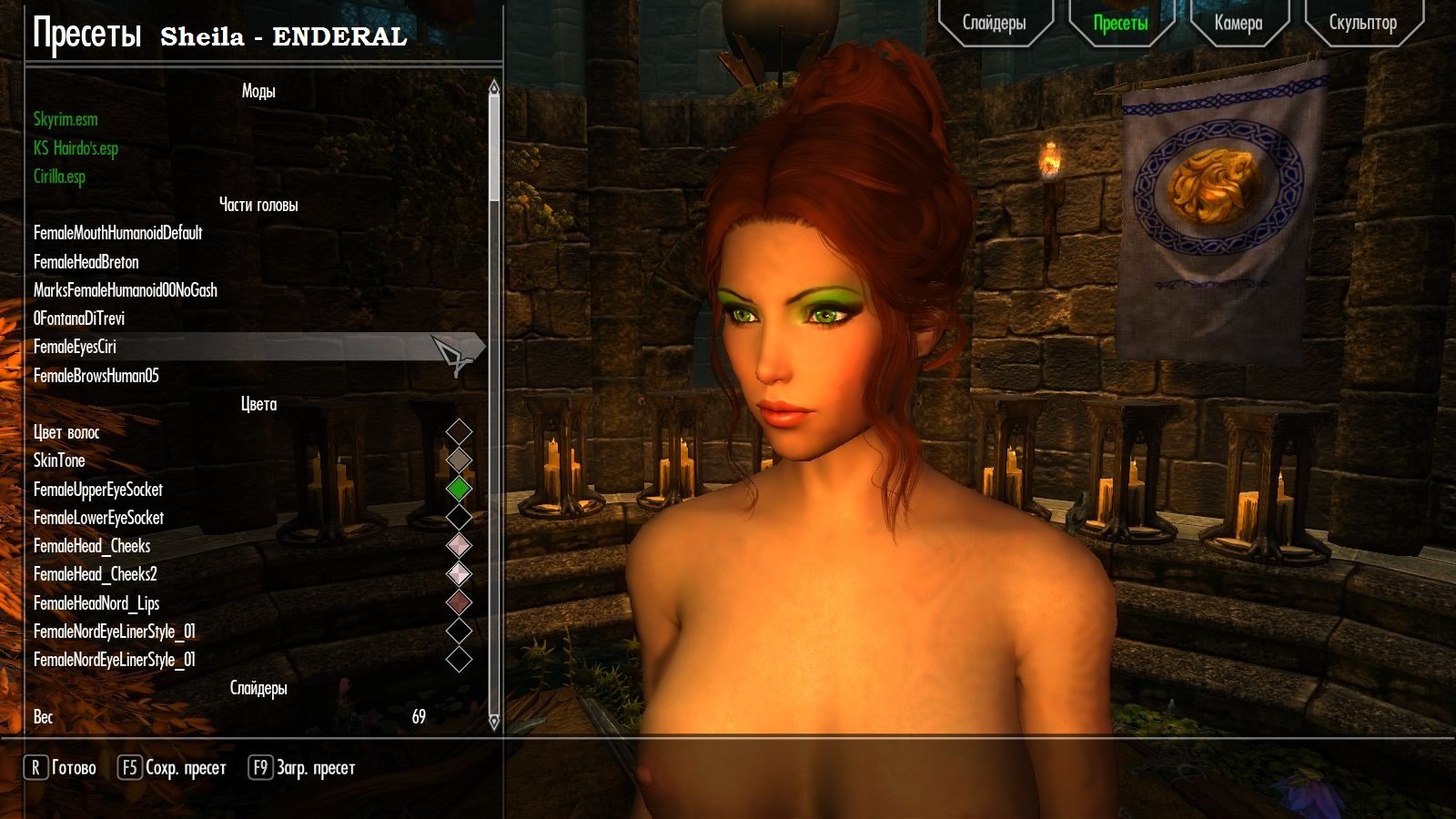This screenshot has height=819, width=1456.
Task: Select the FemaleHeadNord_Lips color swatch
Action: (x=460, y=602)
